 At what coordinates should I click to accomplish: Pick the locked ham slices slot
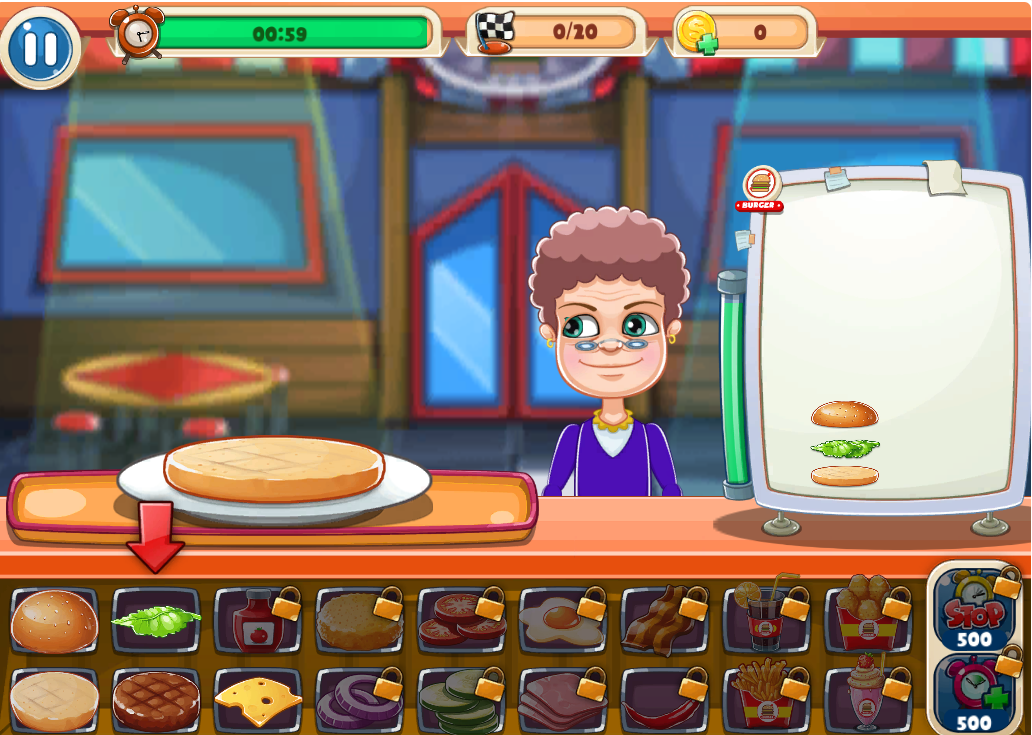(562, 700)
